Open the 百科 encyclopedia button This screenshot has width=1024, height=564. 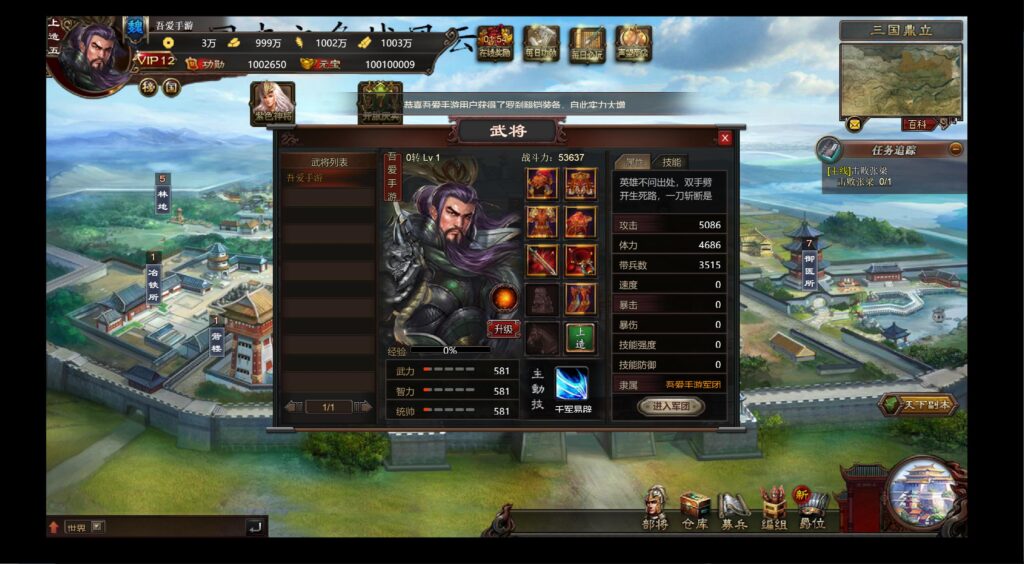point(916,125)
